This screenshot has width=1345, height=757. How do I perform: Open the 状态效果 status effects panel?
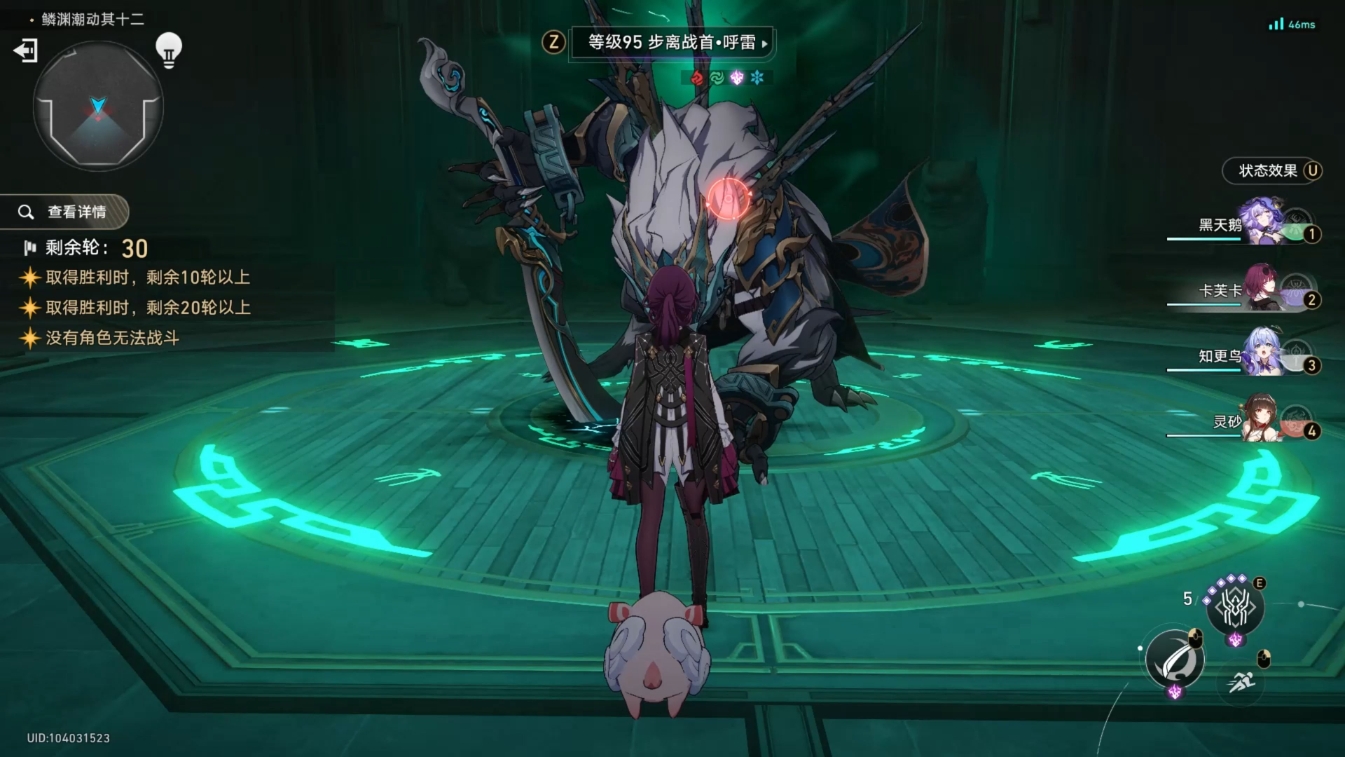coord(1272,171)
